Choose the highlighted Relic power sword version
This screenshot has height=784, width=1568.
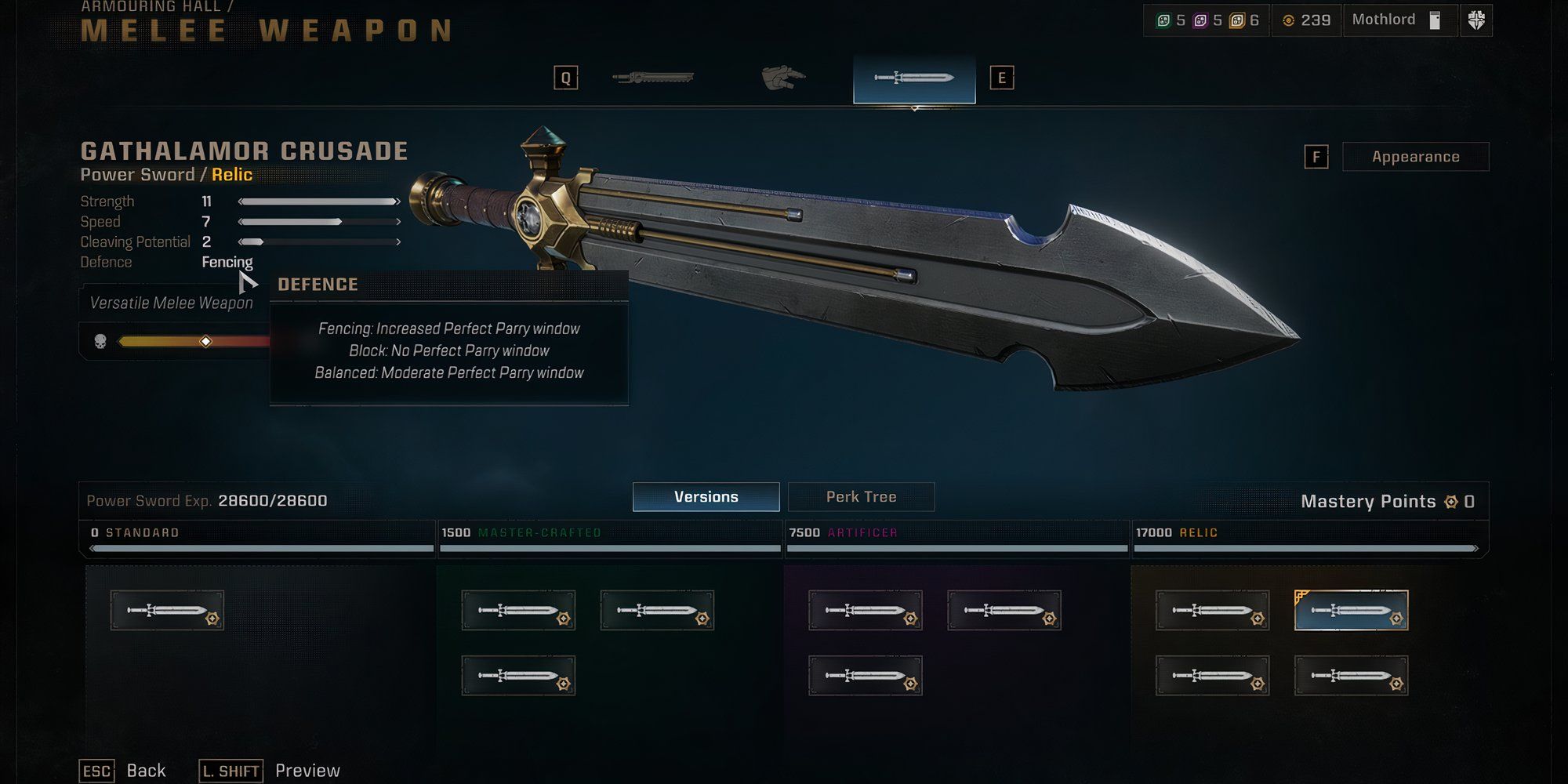click(x=1351, y=611)
